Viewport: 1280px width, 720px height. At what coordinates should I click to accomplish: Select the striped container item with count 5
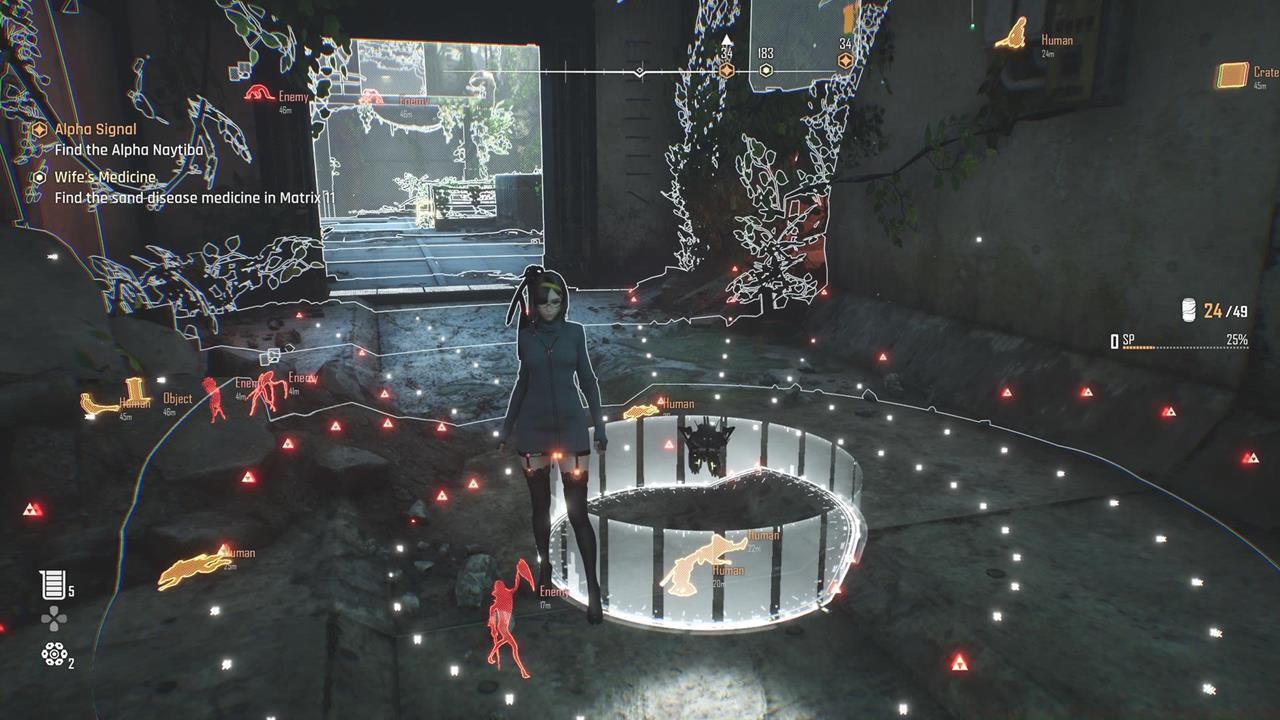(53, 585)
